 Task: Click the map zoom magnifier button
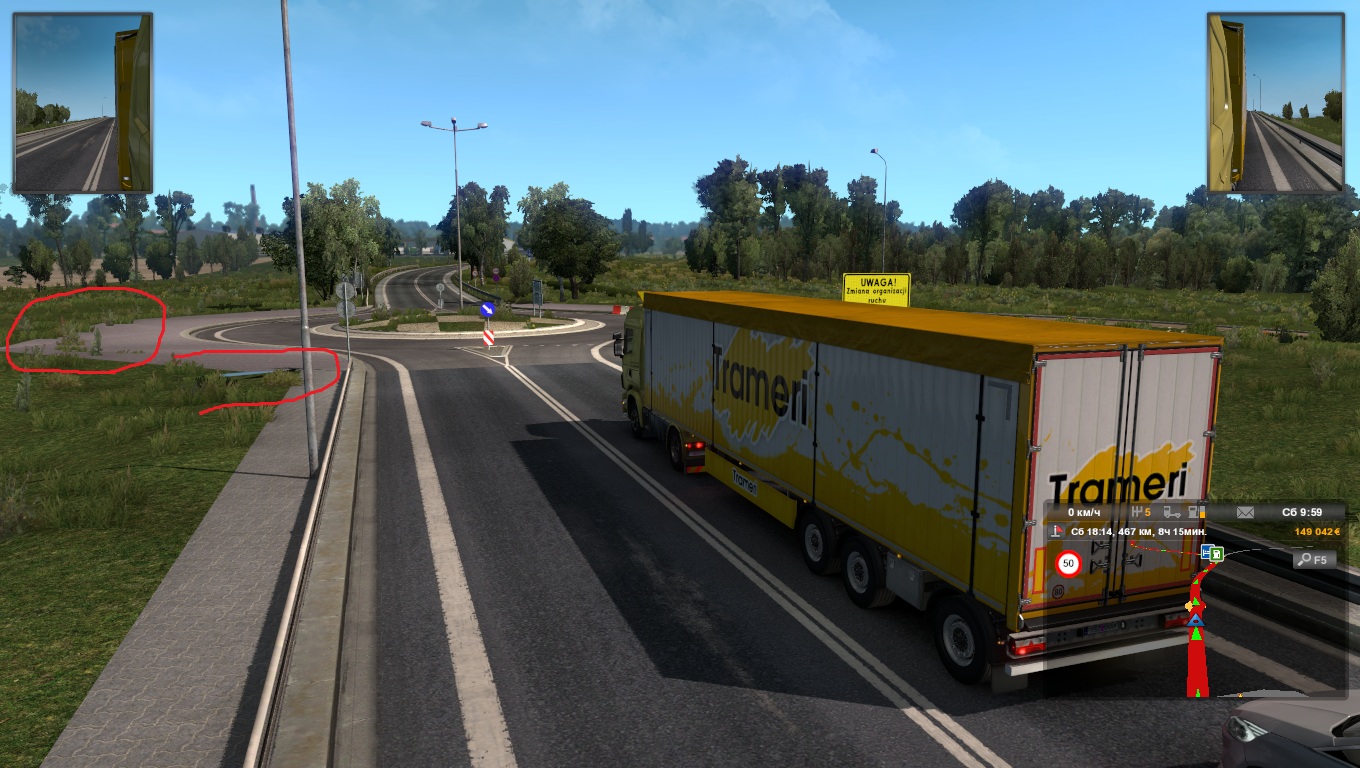[1313, 559]
